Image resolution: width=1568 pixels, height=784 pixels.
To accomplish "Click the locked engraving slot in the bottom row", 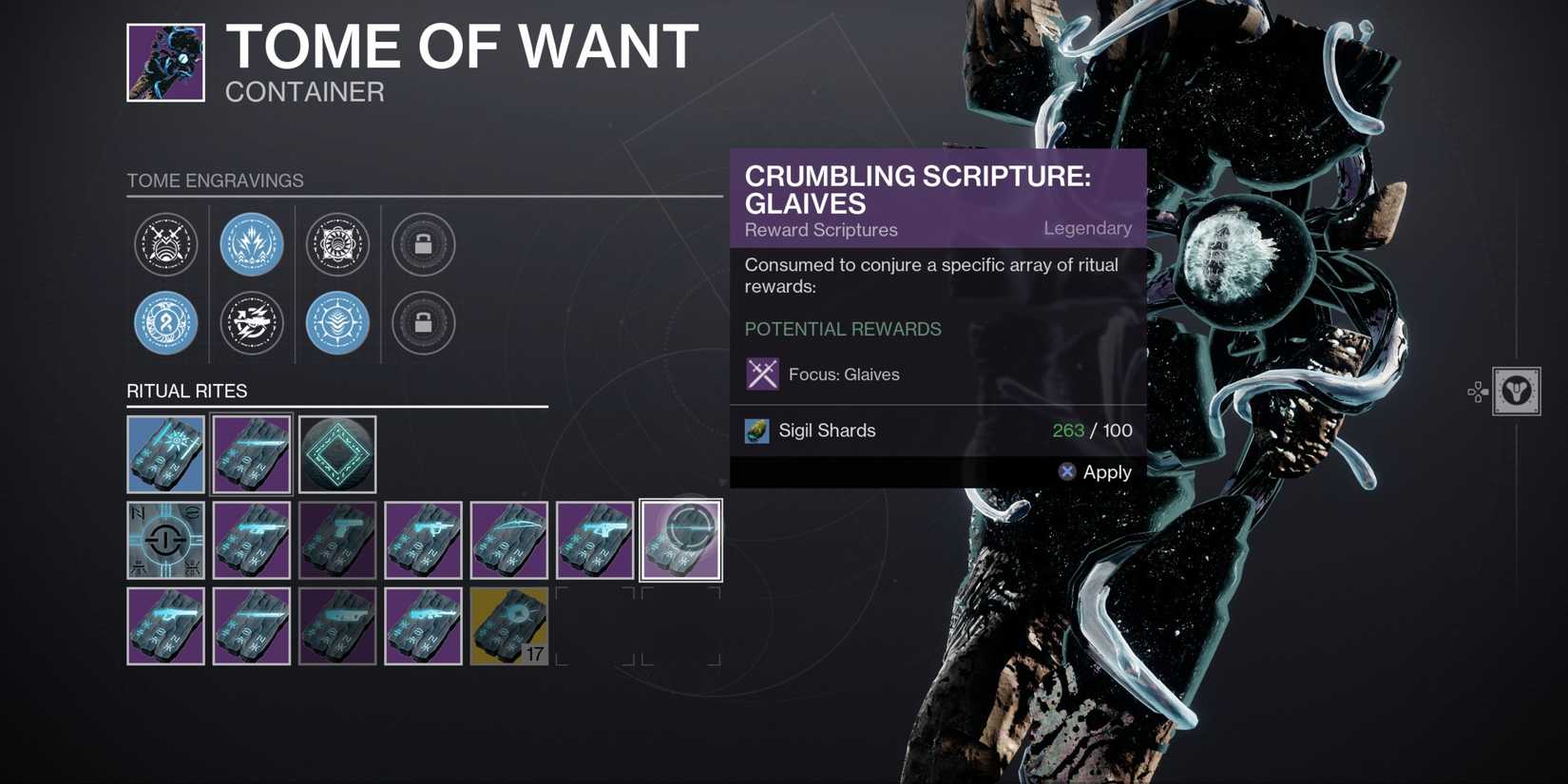I will click(x=423, y=323).
